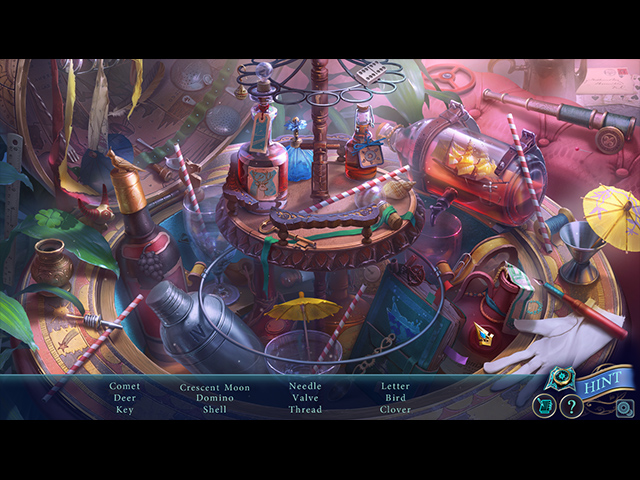640x480 pixels.
Task: Open the scroll-and-quill tasks icon
Action: [x=542, y=405]
